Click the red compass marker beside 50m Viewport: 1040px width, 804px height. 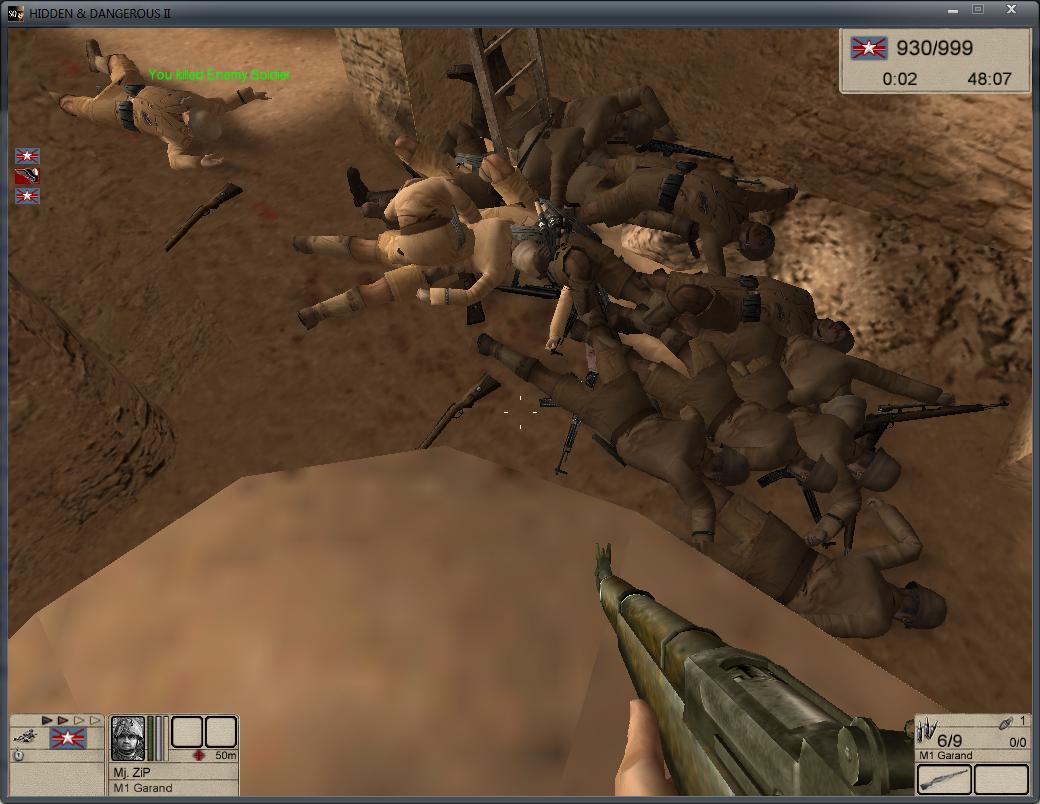199,755
